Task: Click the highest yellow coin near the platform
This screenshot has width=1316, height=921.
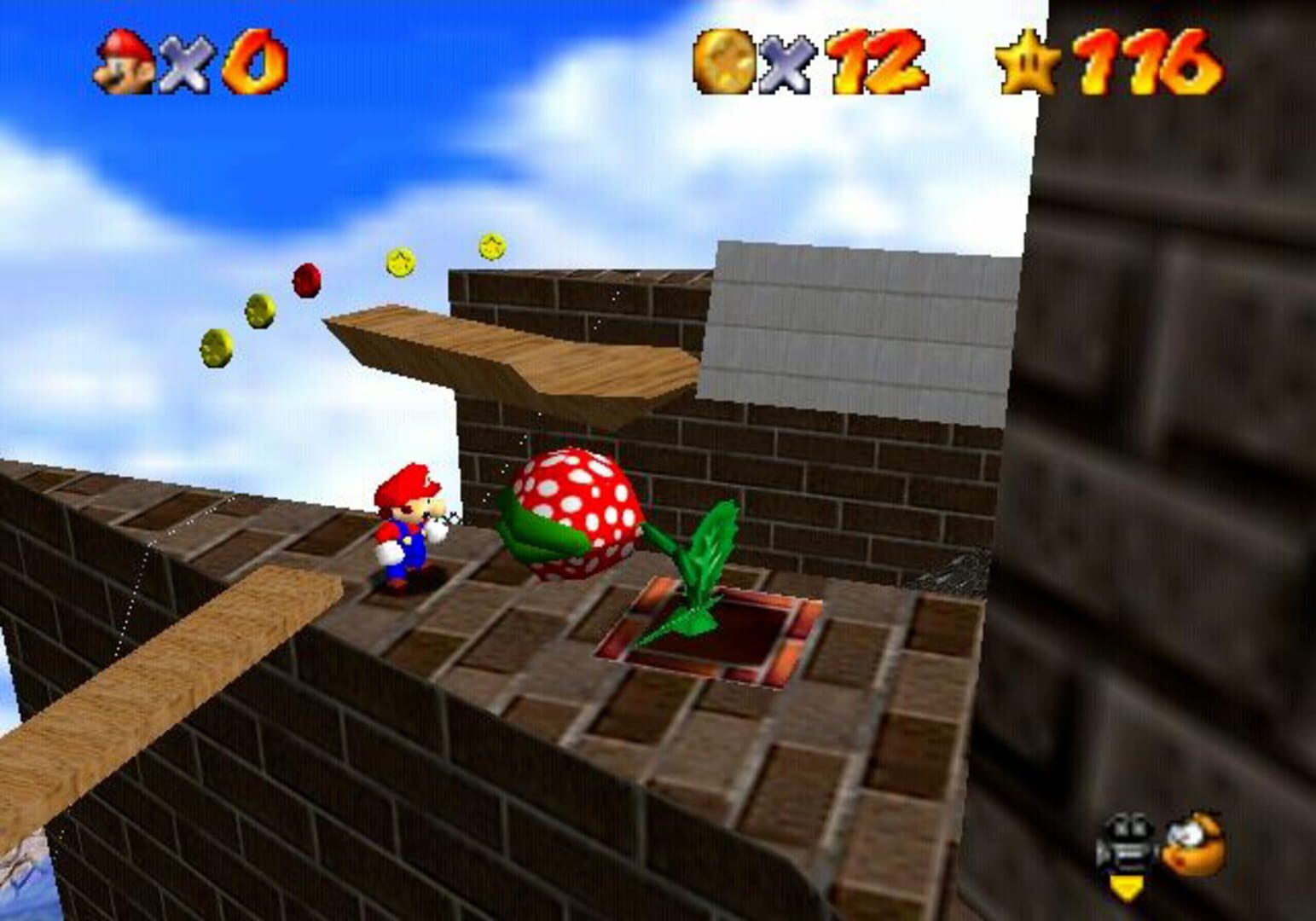Action: [491, 246]
